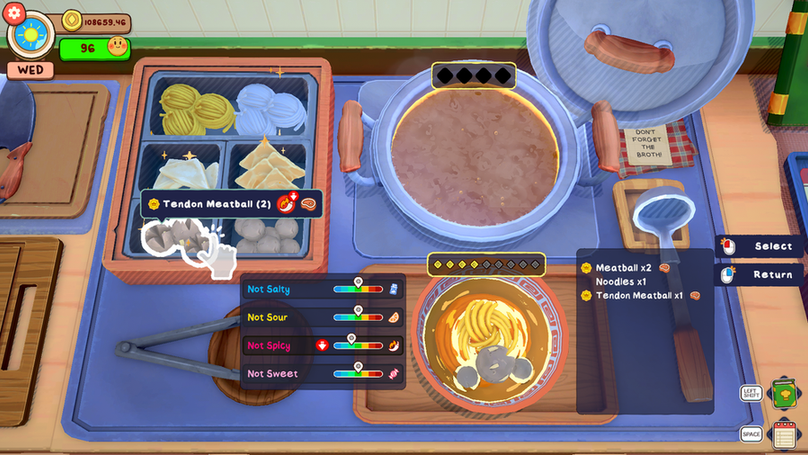Viewport: 808px width, 455px height.
Task: Open the green recipe book icon
Action: (x=783, y=393)
